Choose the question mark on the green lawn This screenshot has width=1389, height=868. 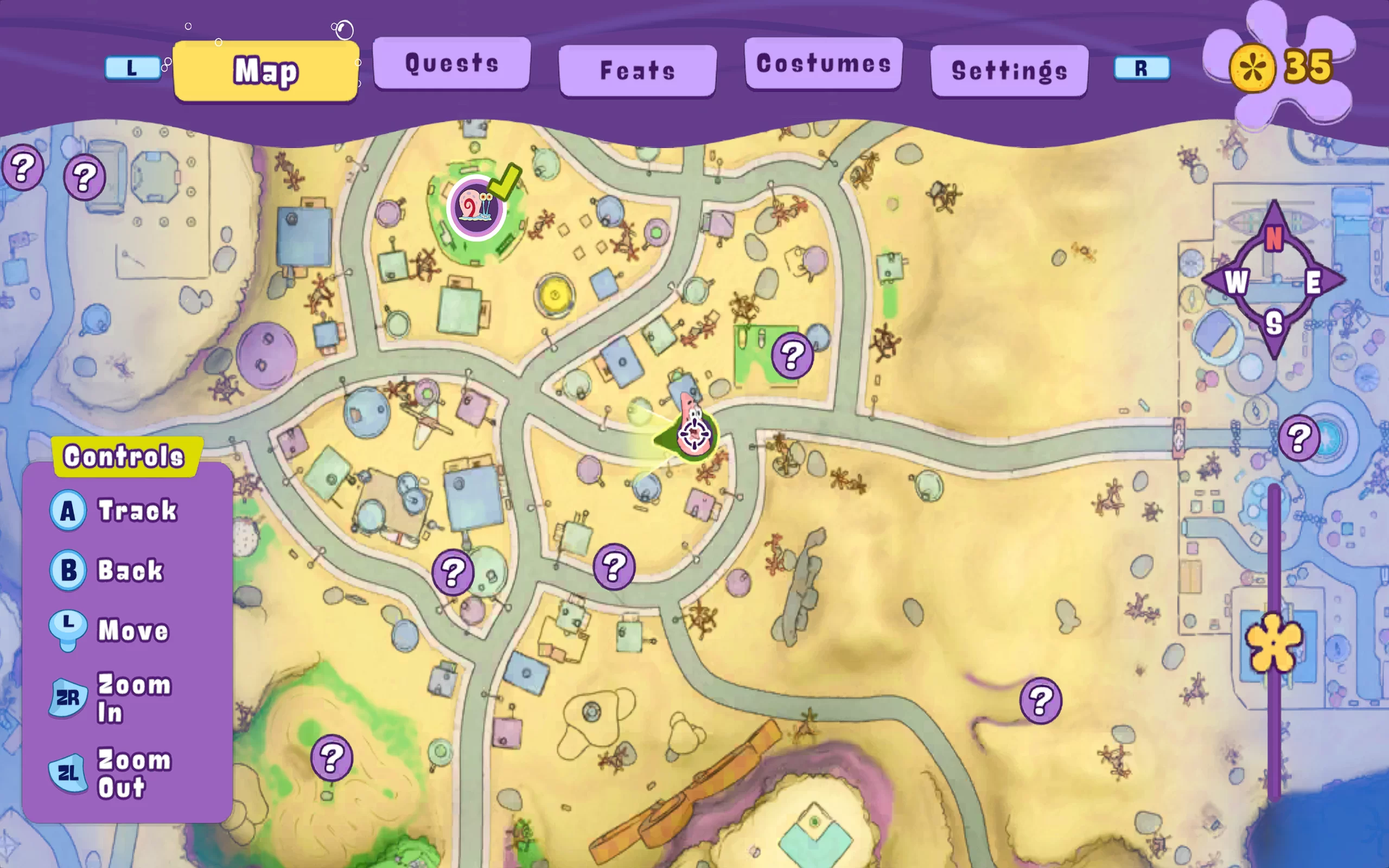(x=792, y=356)
